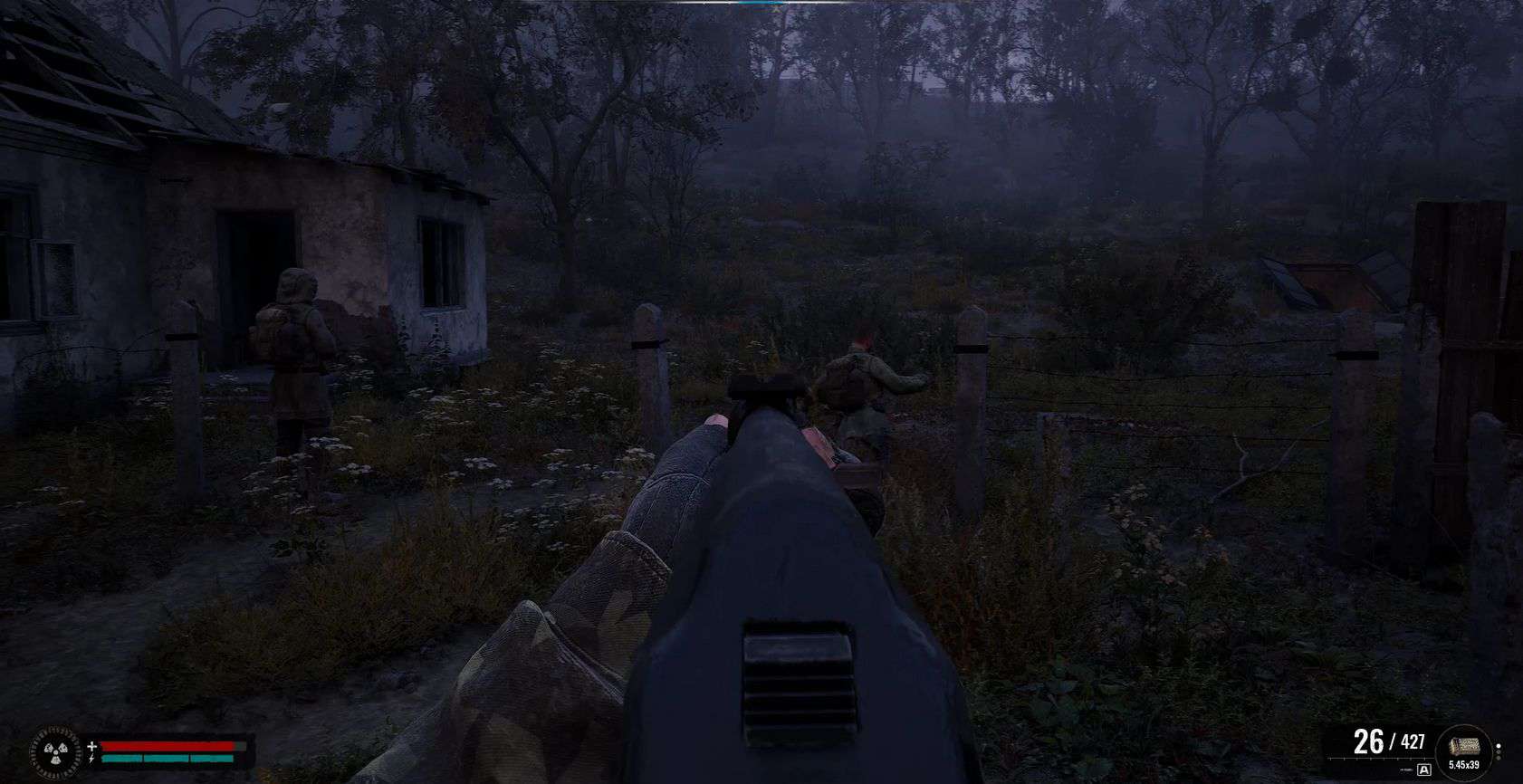Click the reserve ammo count 427
The image size is (1523, 784).
coord(1413,741)
